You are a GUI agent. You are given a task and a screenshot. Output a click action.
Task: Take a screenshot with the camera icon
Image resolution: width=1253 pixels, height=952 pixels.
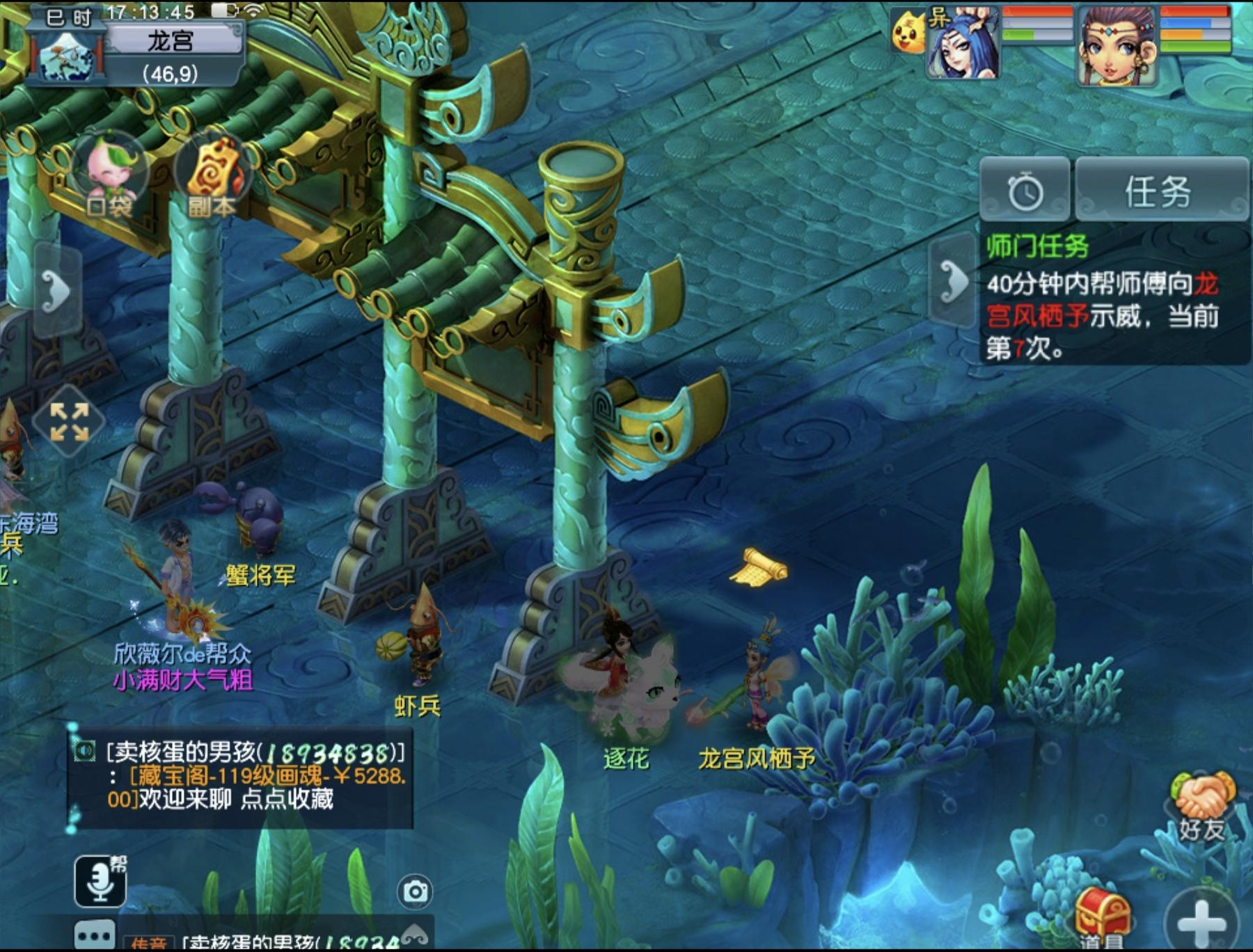(416, 891)
